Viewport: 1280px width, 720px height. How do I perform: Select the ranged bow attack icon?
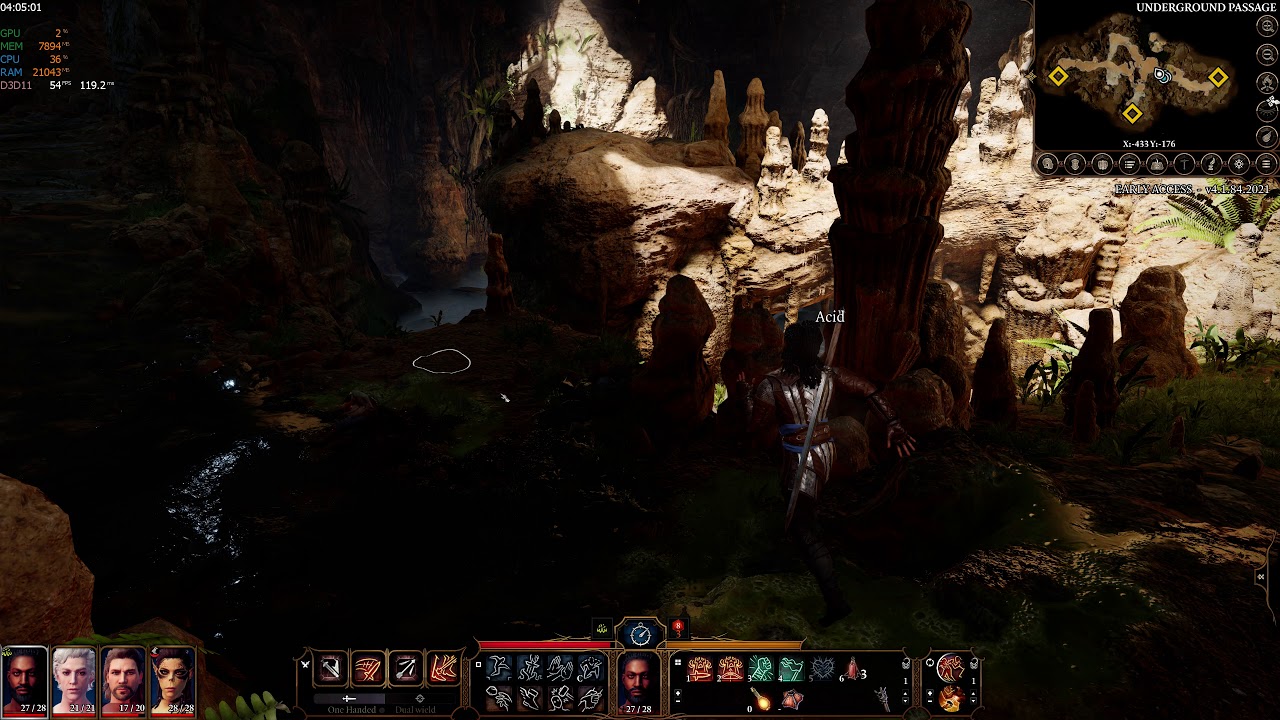(406, 668)
